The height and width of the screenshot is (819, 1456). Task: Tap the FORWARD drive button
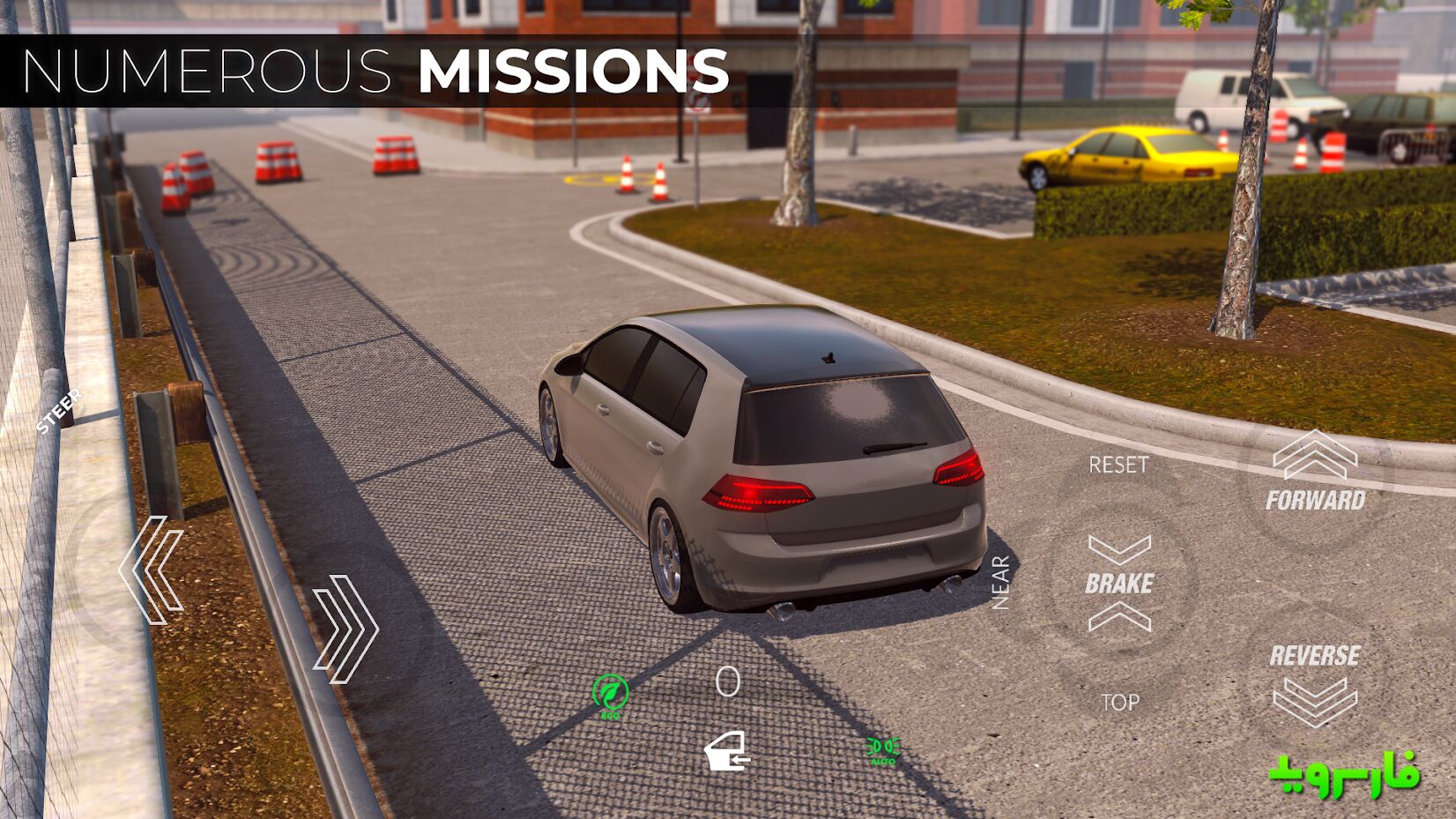(1315, 474)
